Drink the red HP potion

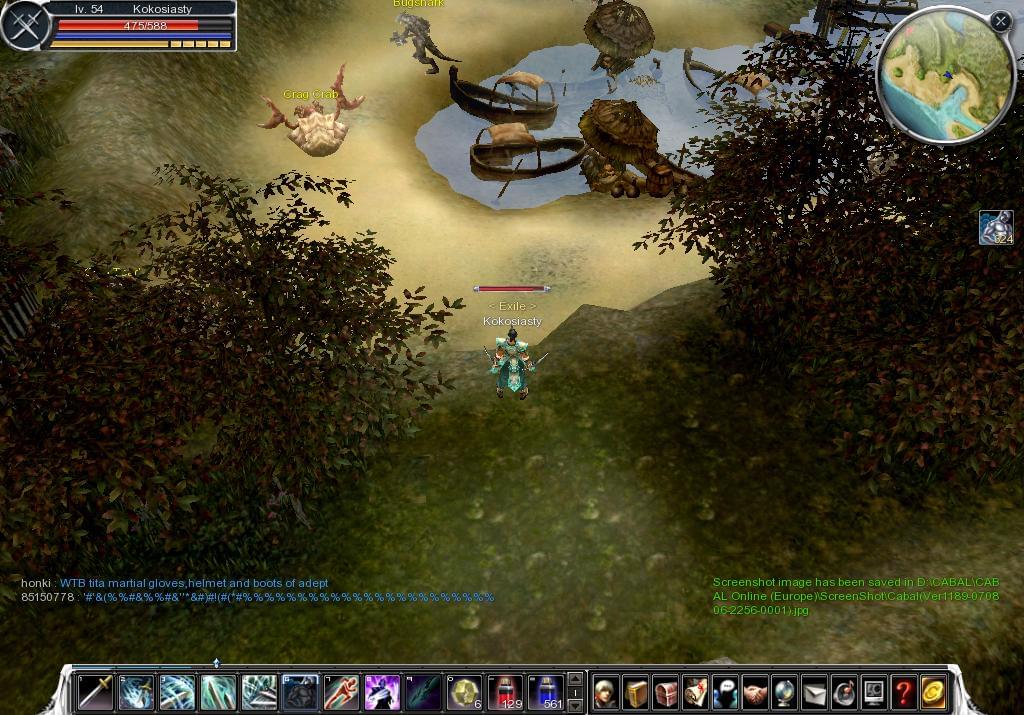click(505, 692)
